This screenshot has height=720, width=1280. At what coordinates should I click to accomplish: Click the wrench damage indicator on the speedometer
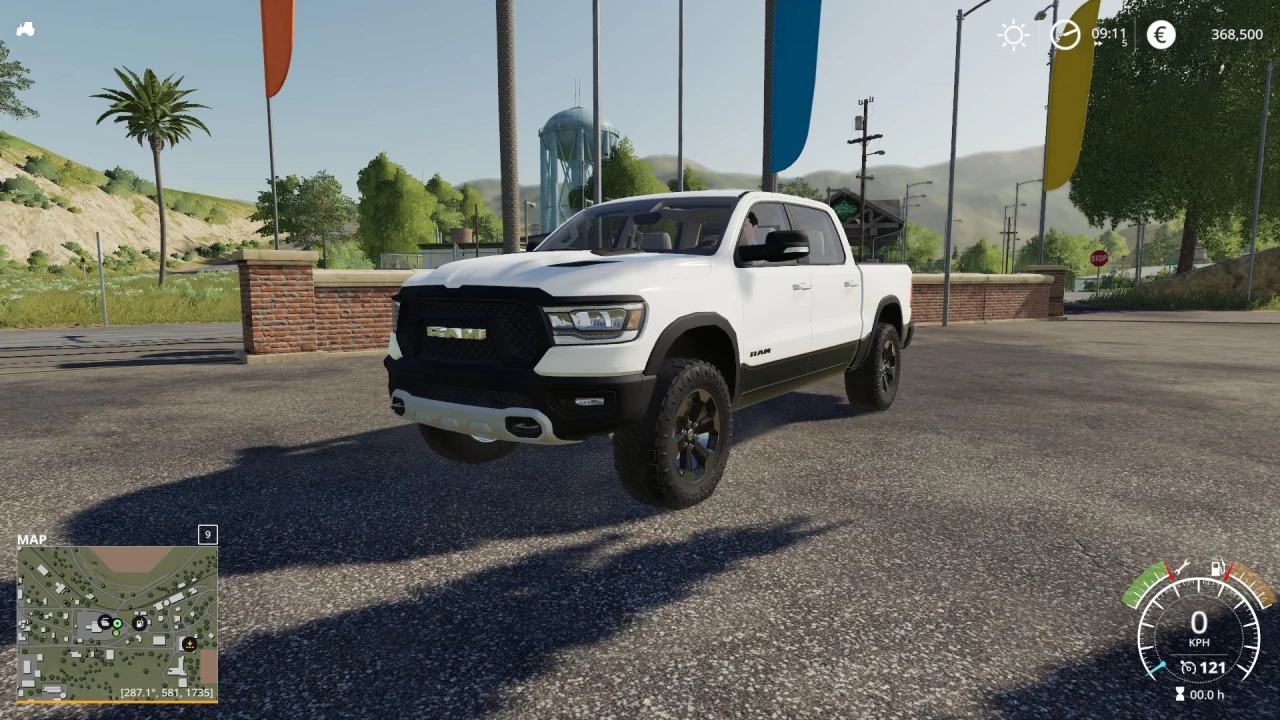pyautogui.click(x=1184, y=567)
